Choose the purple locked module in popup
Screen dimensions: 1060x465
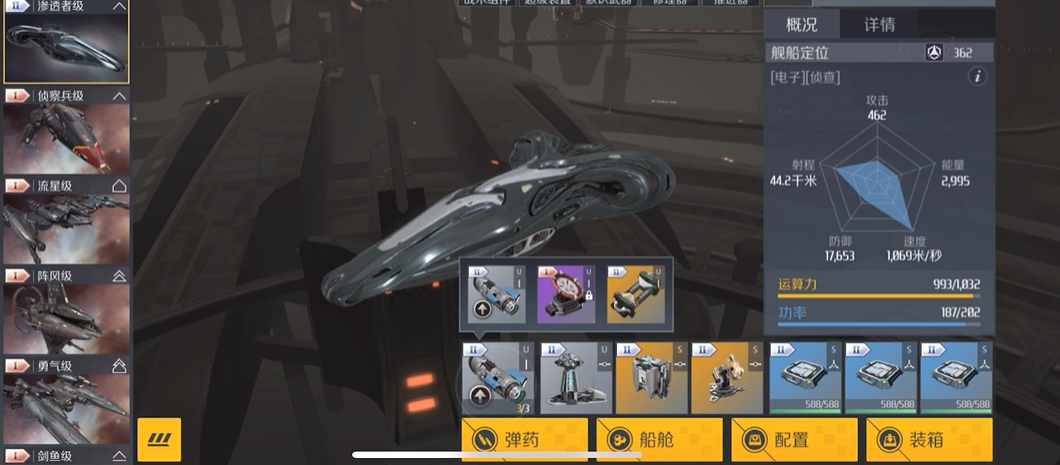[566, 294]
